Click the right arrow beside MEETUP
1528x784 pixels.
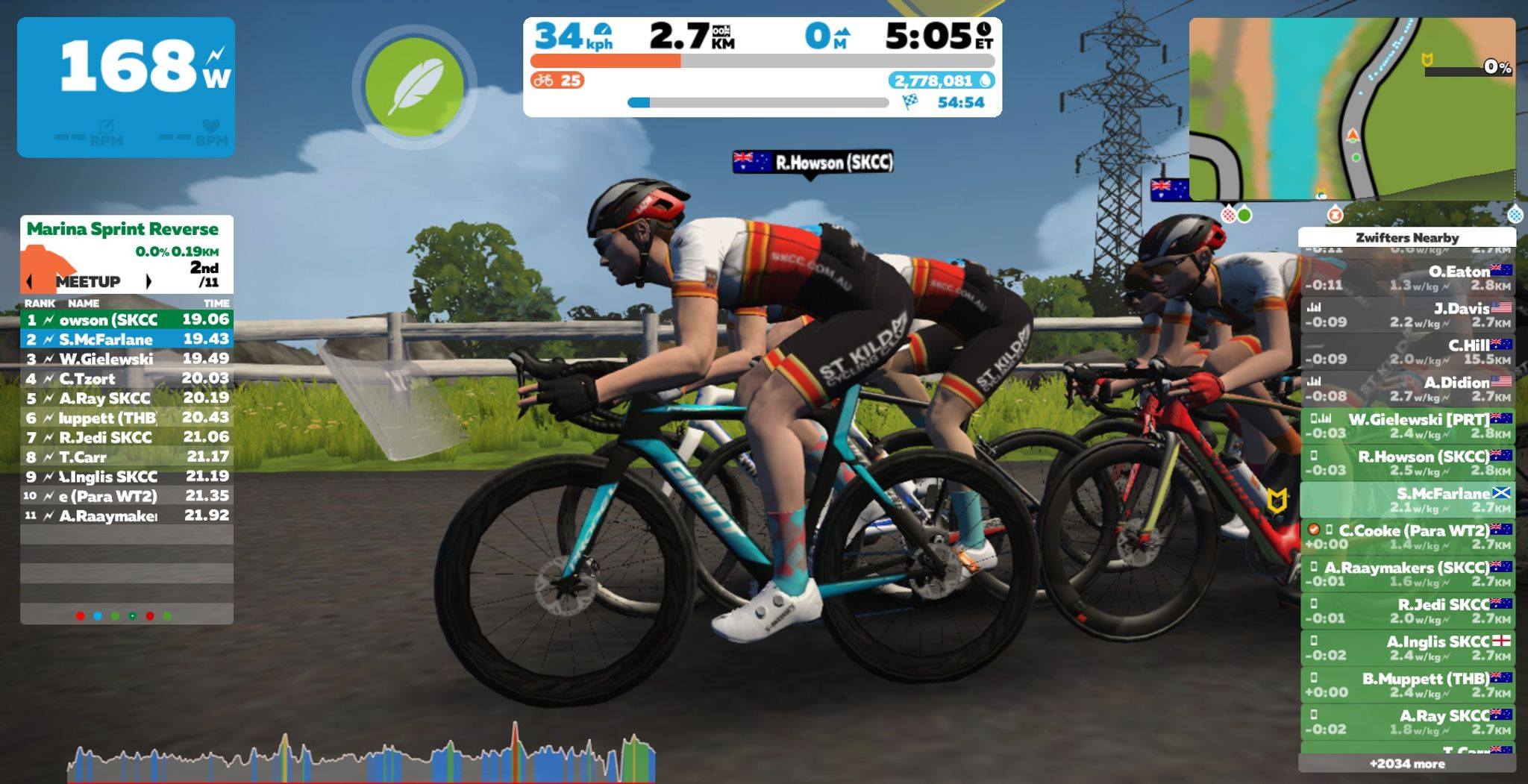148,281
